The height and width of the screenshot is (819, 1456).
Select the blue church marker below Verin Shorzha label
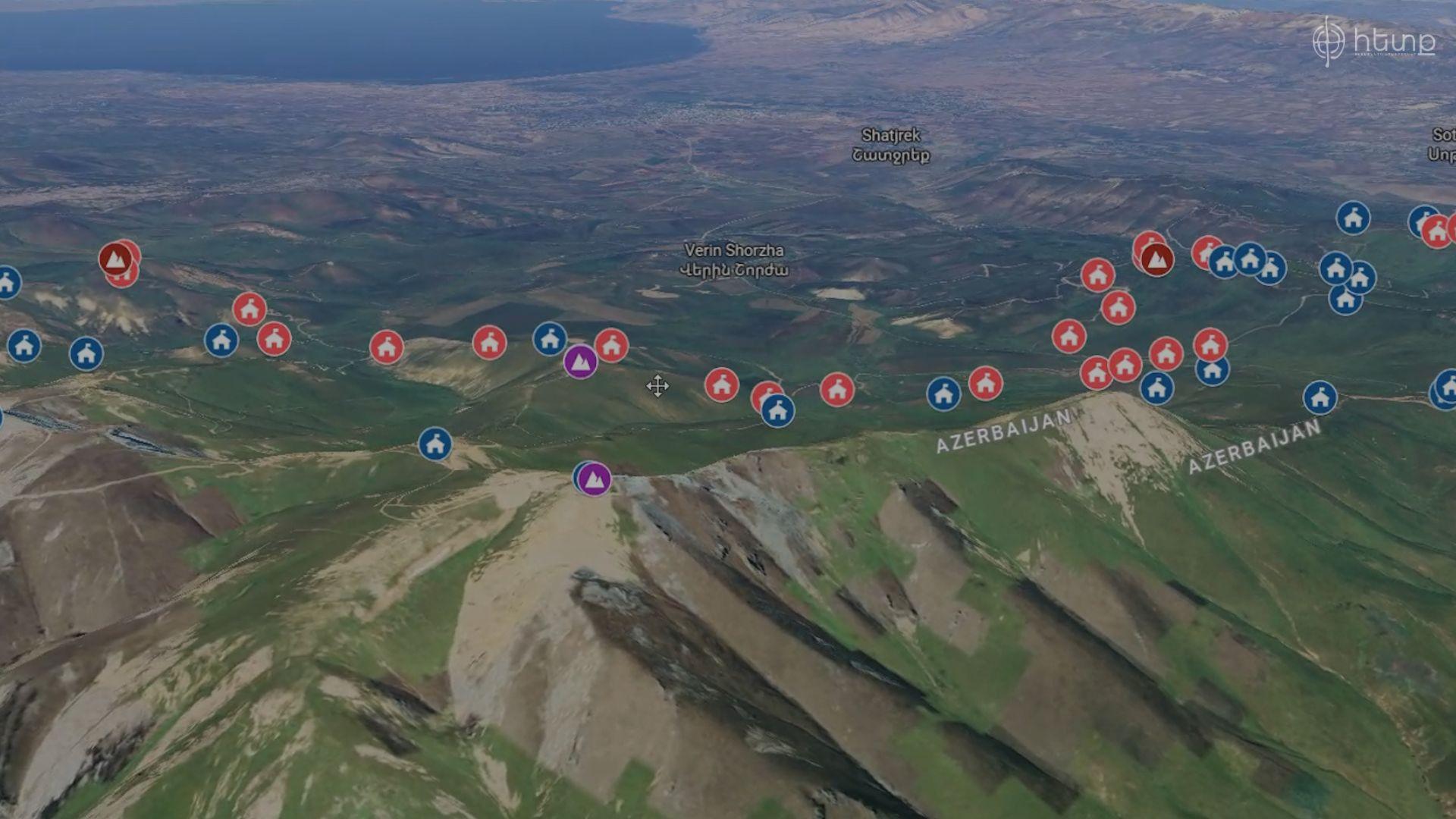point(548,339)
